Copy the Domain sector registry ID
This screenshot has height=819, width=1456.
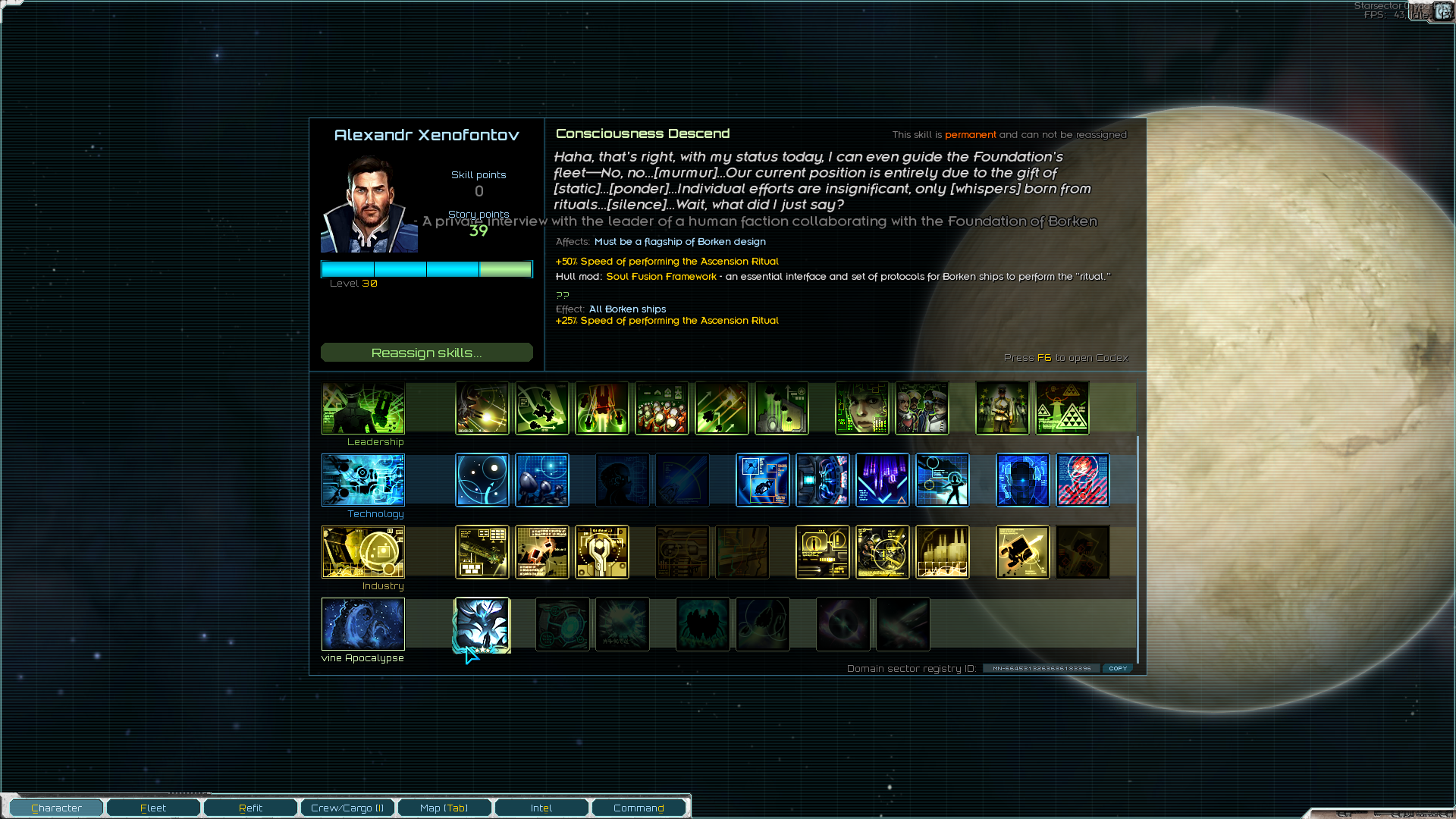[1118, 668]
